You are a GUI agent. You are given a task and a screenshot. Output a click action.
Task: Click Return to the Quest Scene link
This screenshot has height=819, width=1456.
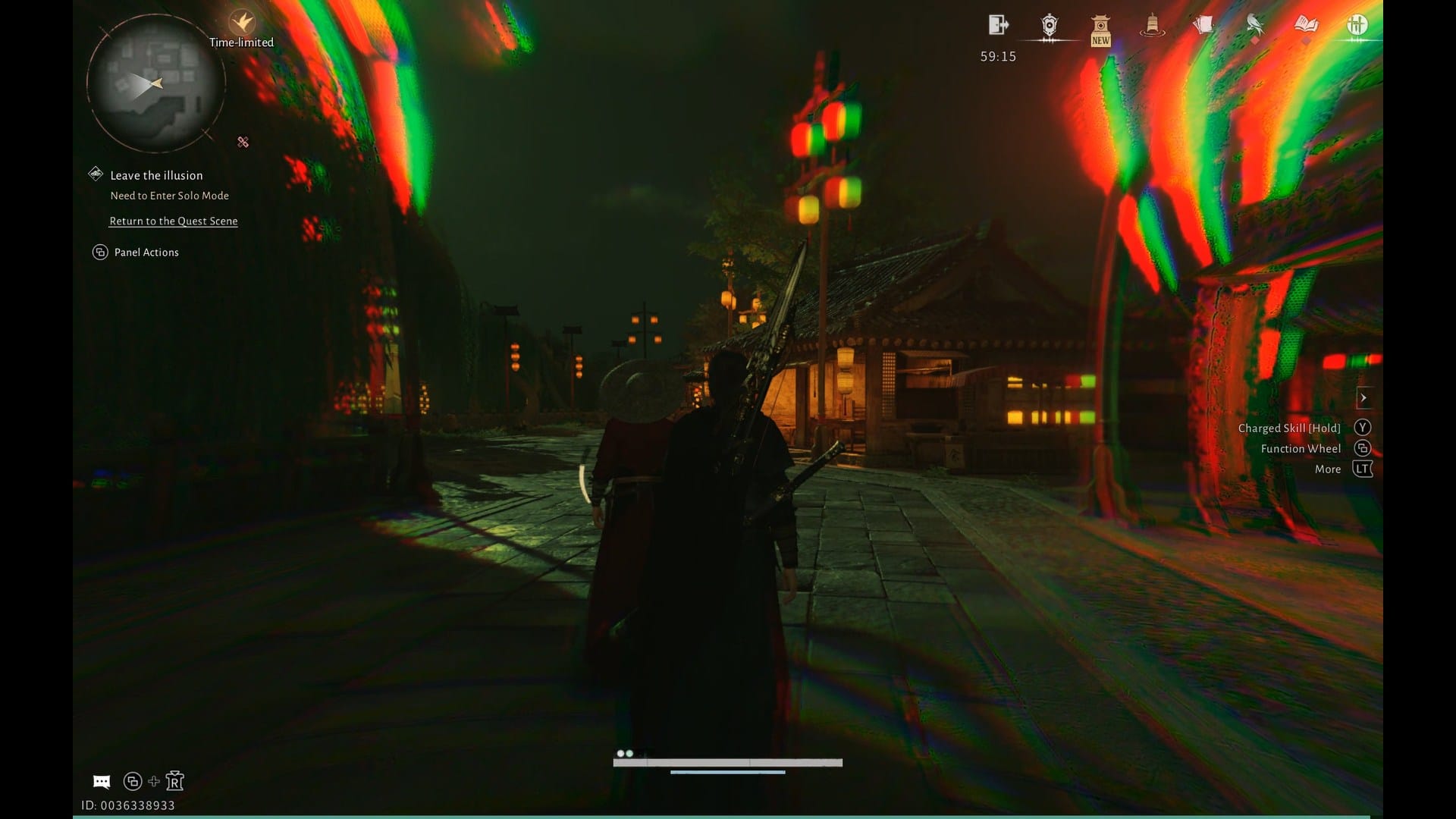click(173, 221)
